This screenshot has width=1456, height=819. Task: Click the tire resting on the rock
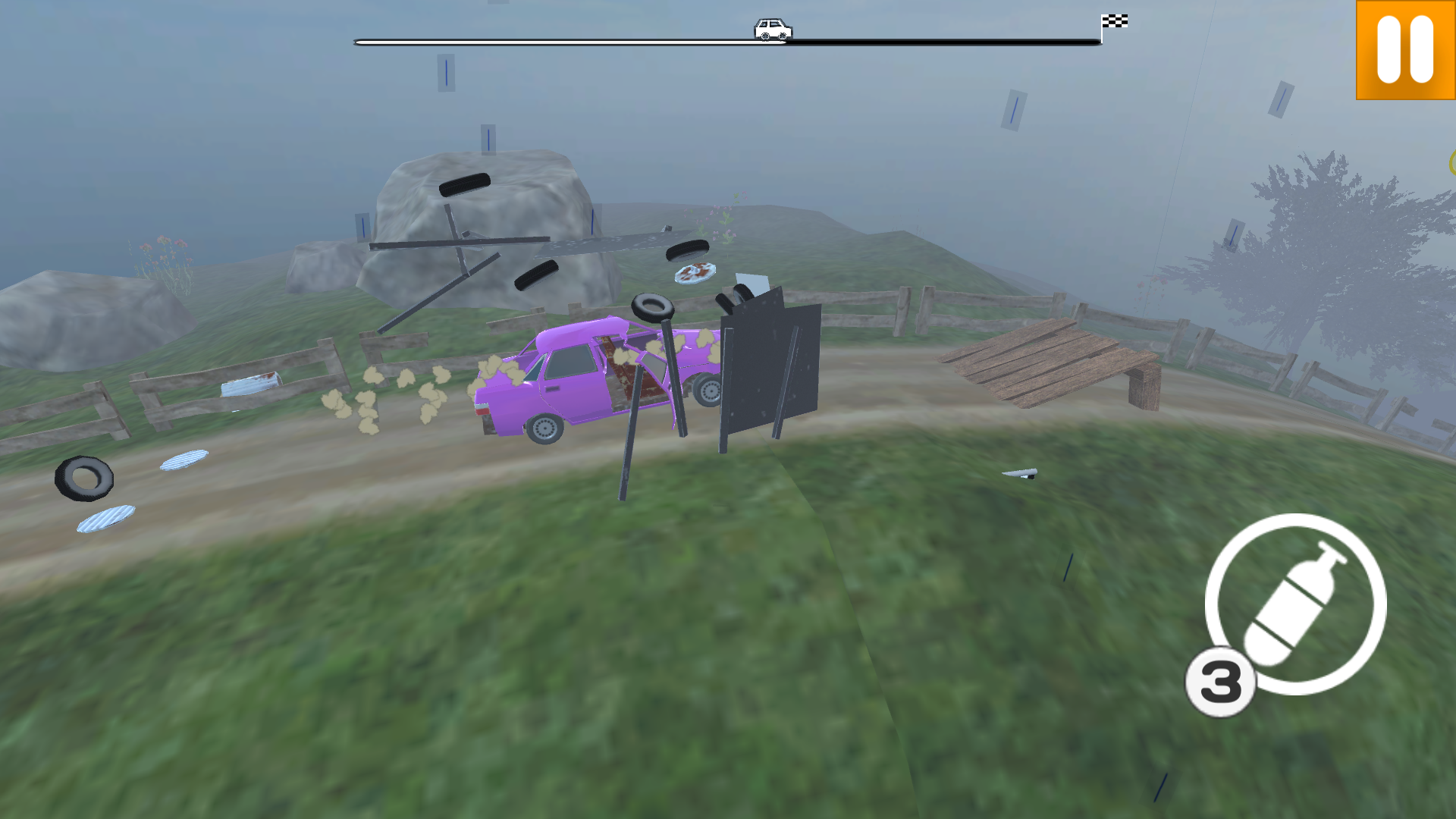point(463,186)
